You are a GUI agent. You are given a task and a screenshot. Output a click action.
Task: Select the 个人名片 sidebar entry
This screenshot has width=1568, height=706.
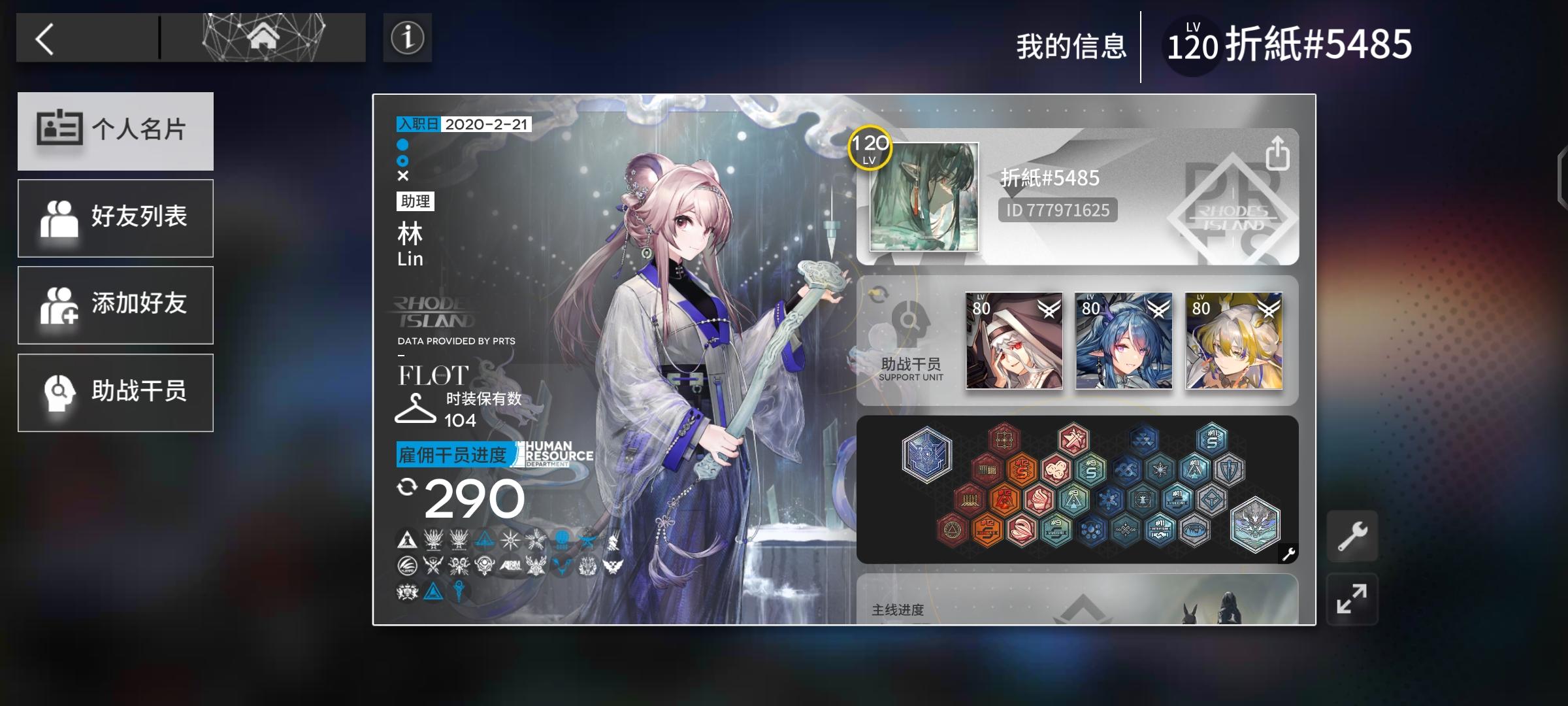click(116, 130)
